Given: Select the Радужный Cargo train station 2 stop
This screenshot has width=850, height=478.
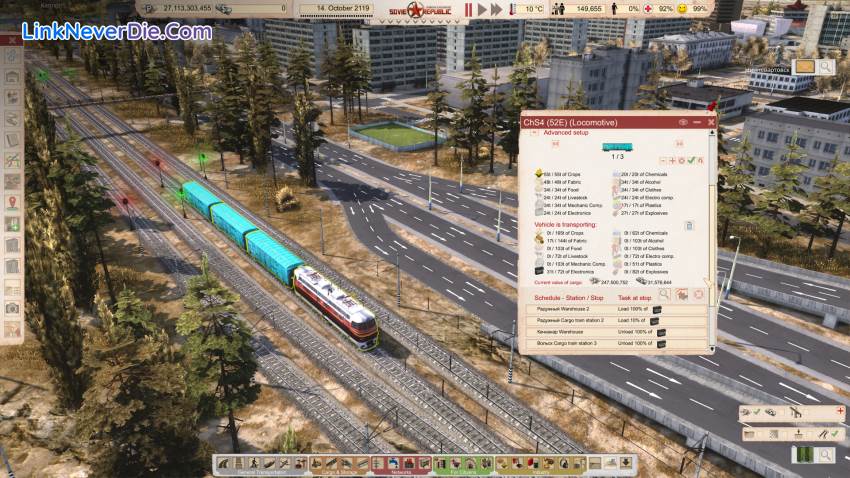Looking at the screenshot, I should tap(572, 320).
